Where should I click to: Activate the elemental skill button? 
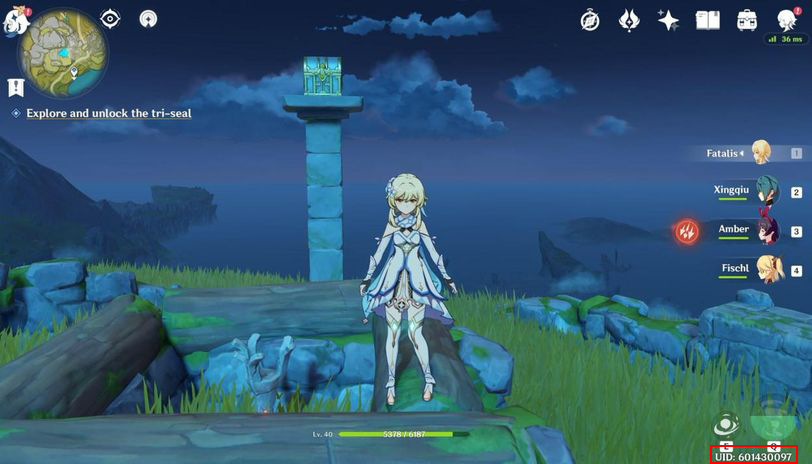pyautogui.click(x=726, y=424)
